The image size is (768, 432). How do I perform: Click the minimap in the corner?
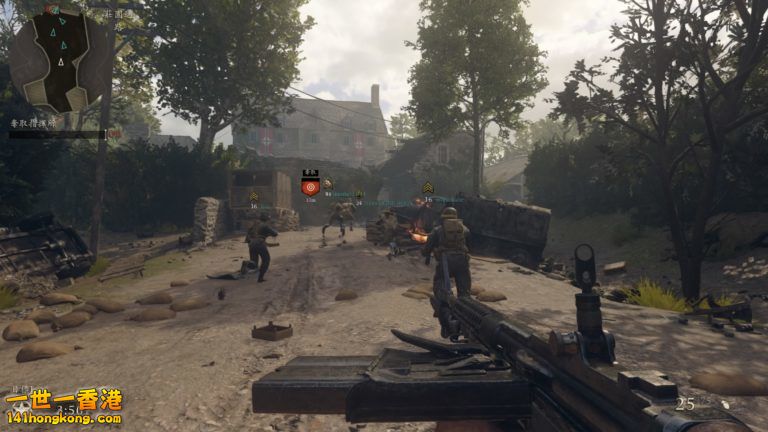pyautogui.click(x=61, y=59)
